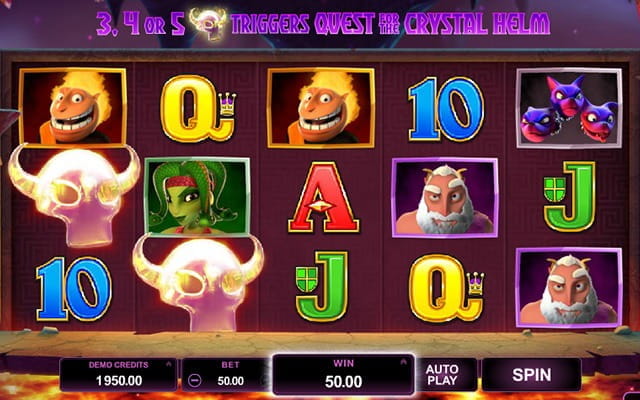640x400 pixels.
Task: Spin the reels with the SPIN button
Action: pos(530,375)
